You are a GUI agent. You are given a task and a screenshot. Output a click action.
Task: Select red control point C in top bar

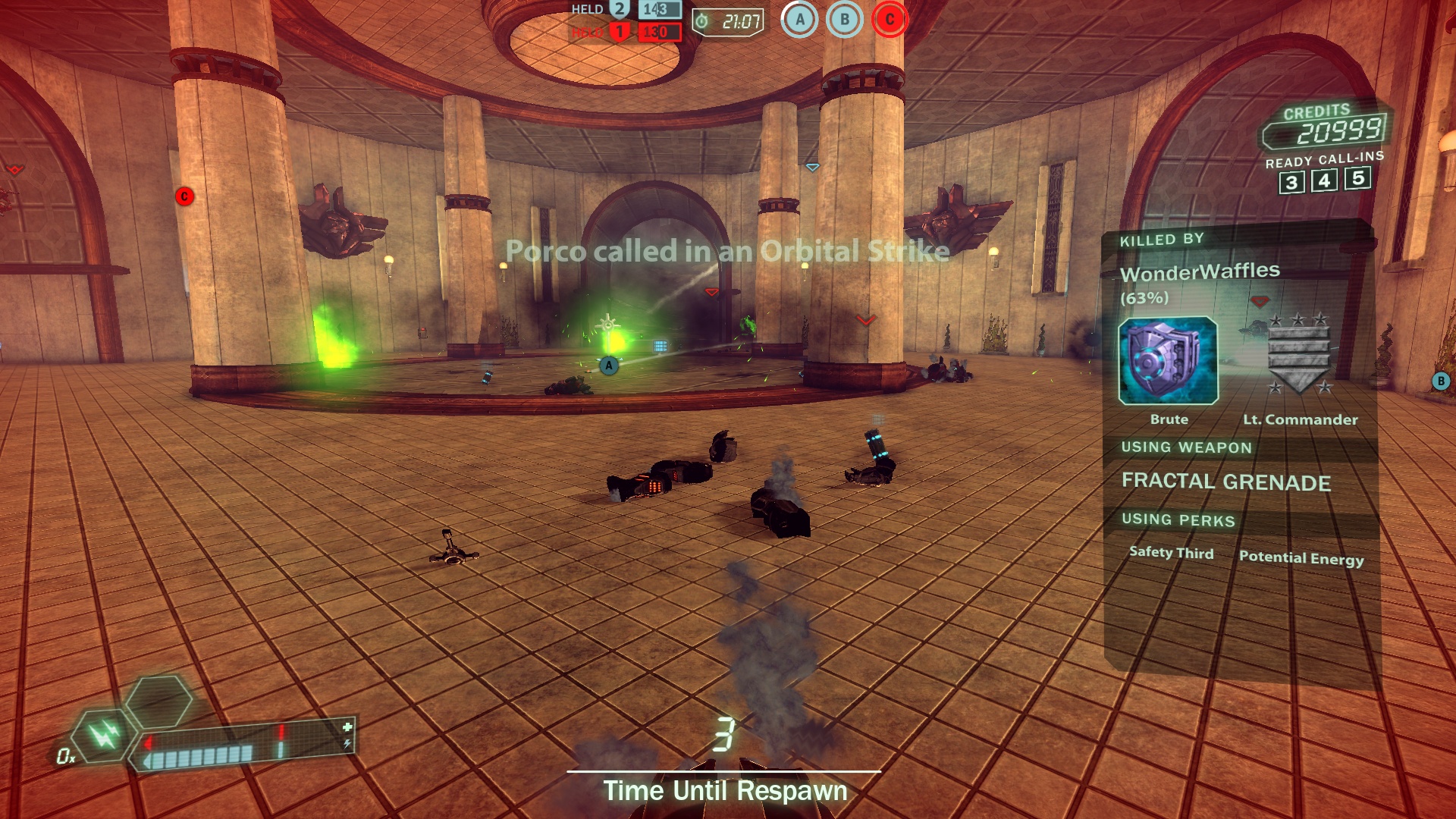(890, 20)
